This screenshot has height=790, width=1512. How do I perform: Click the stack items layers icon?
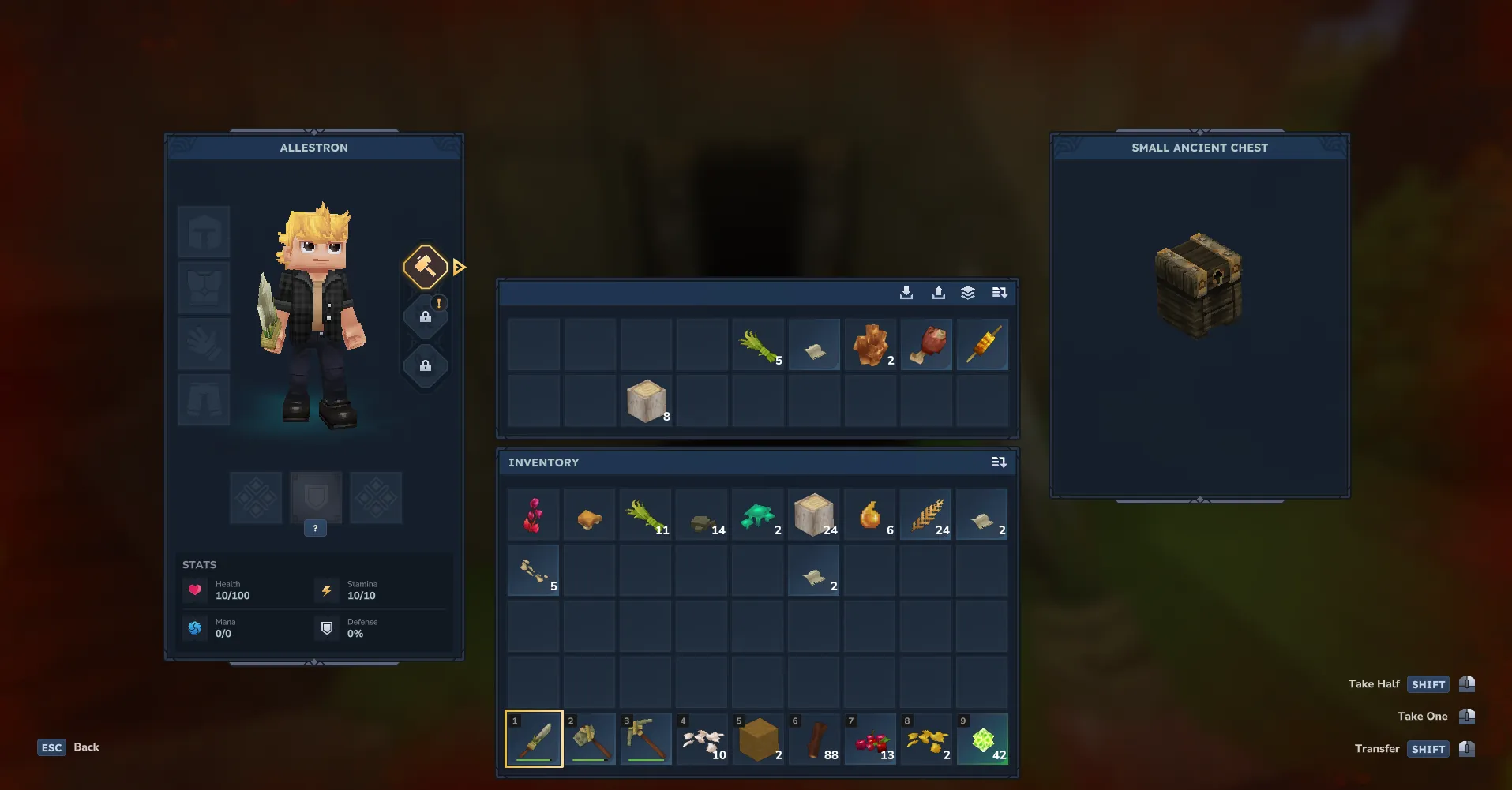(969, 292)
